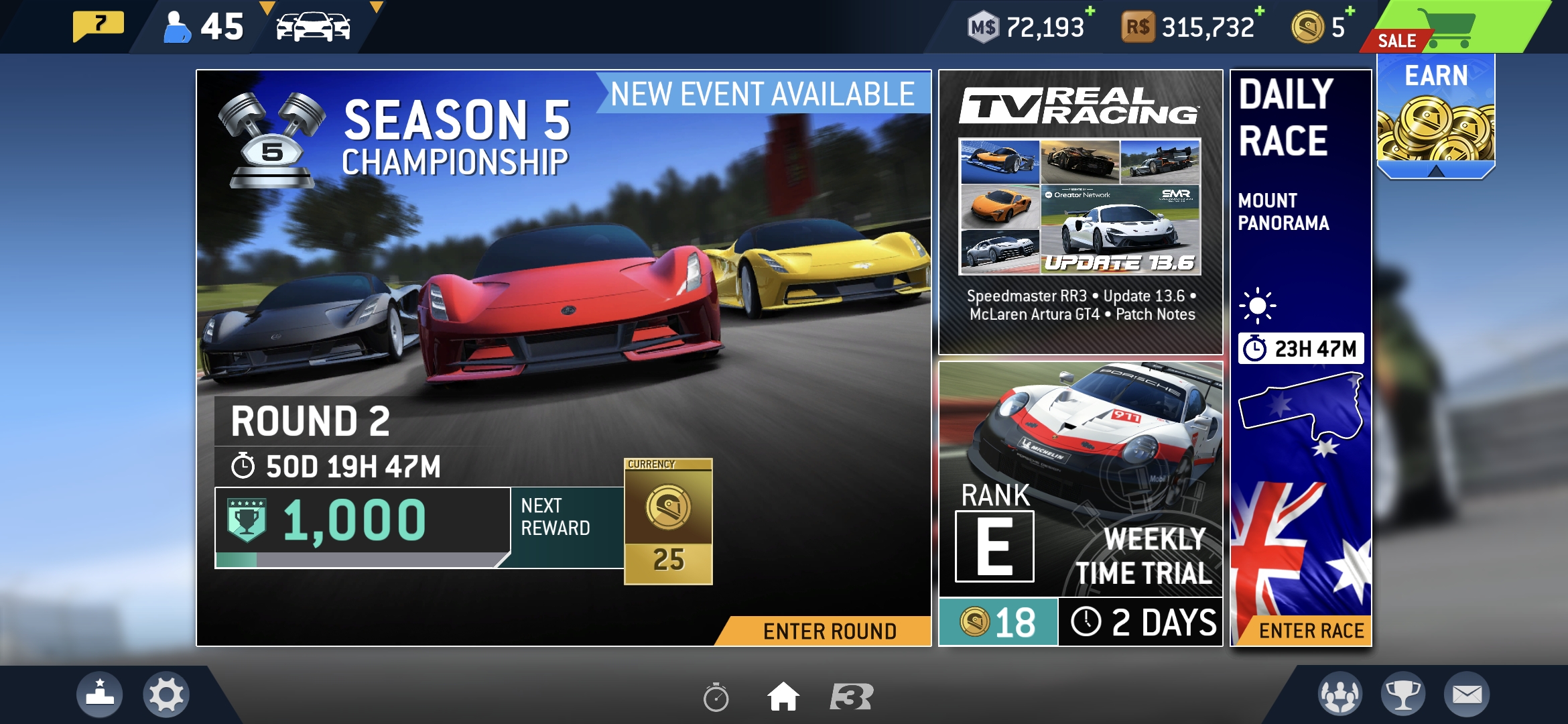The height and width of the screenshot is (724, 1568).
Task: Open the mail envelope inbox
Action: pos(1467,695)
